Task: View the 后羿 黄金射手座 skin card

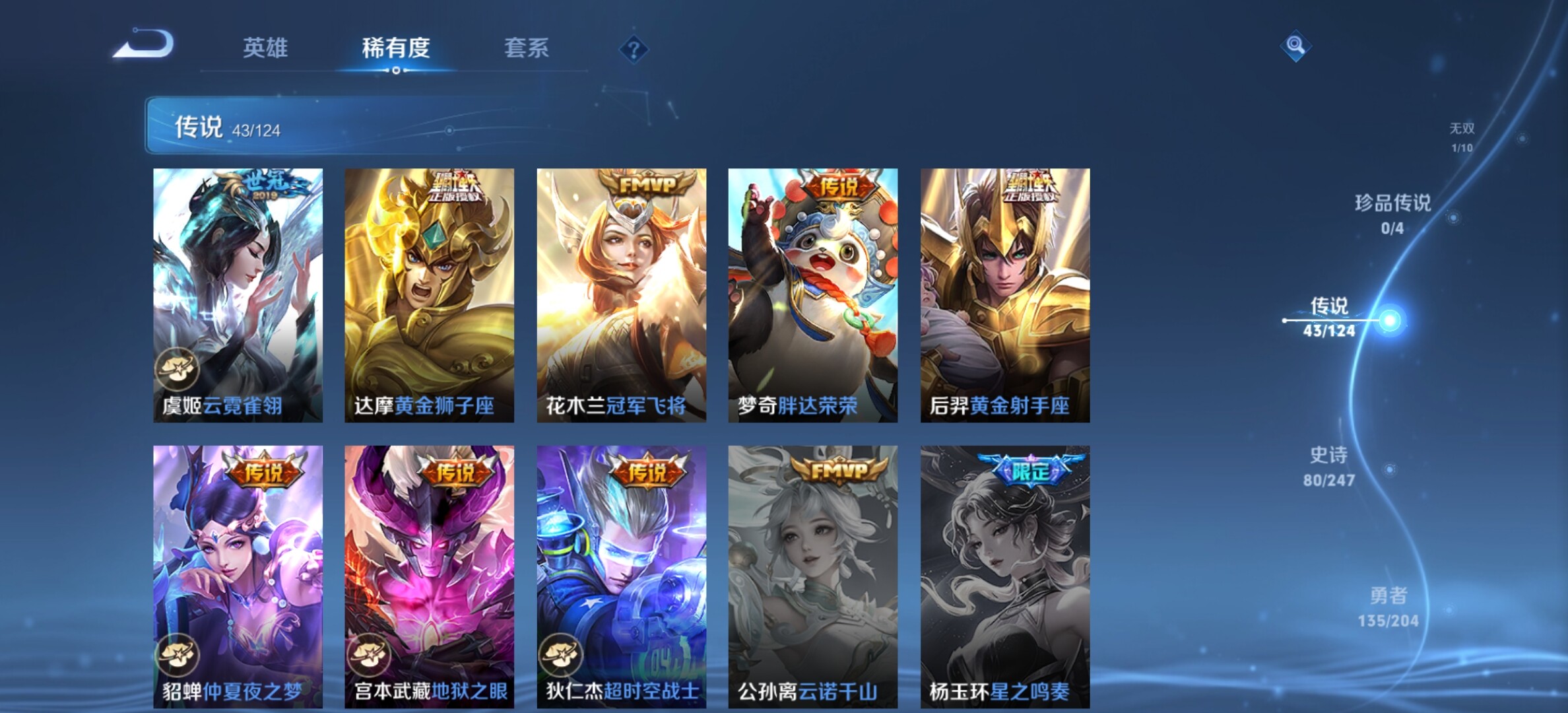Action: point(1004,295)
